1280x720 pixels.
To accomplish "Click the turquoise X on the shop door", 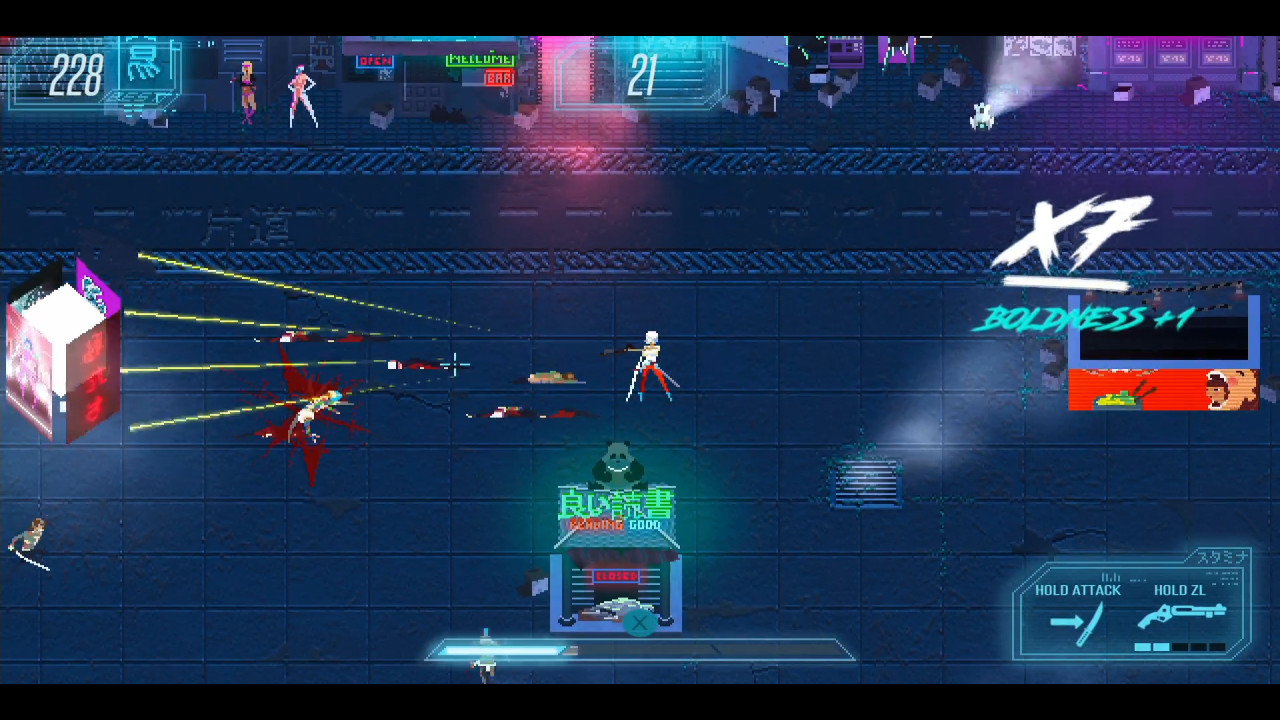I will 639,623.
